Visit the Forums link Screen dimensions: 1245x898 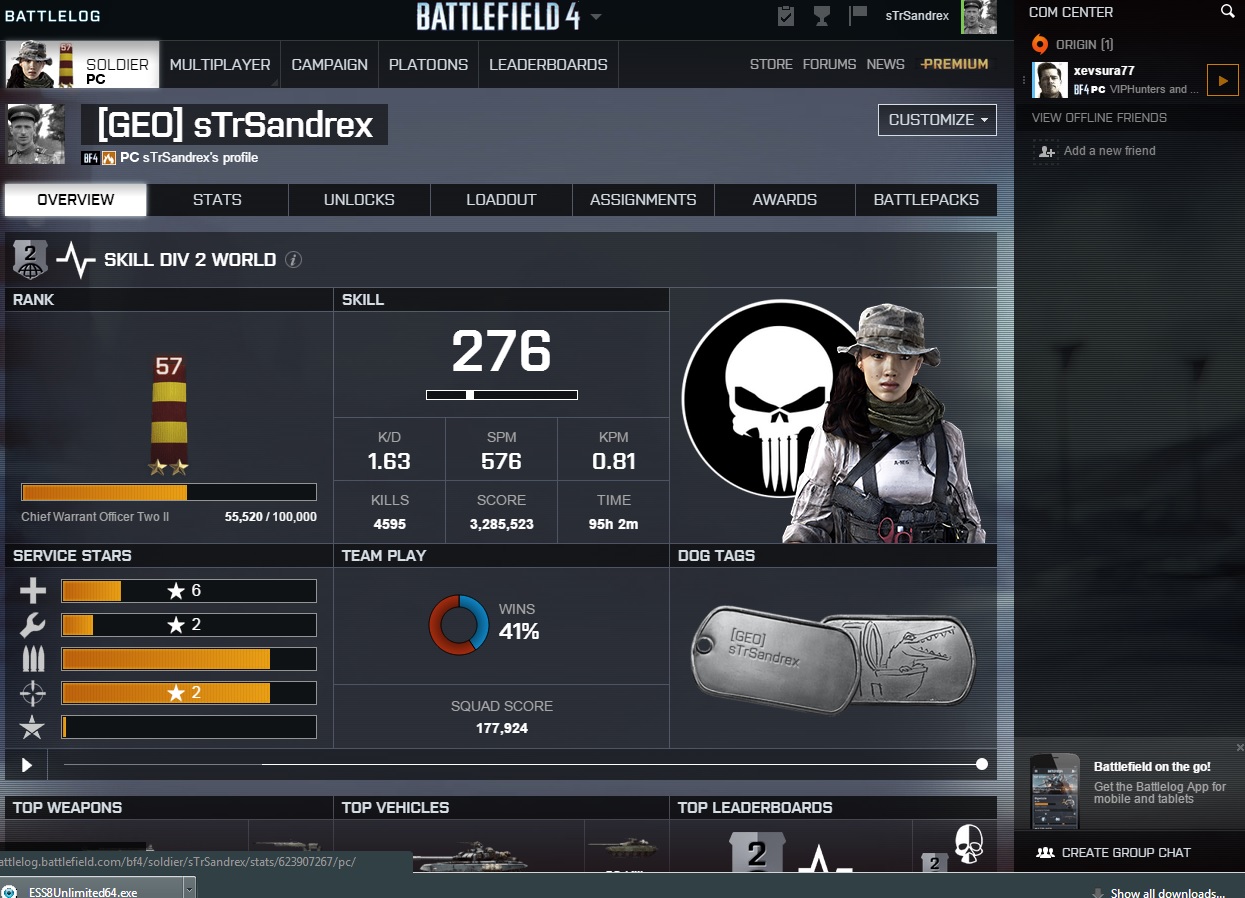tap(829, 65)
